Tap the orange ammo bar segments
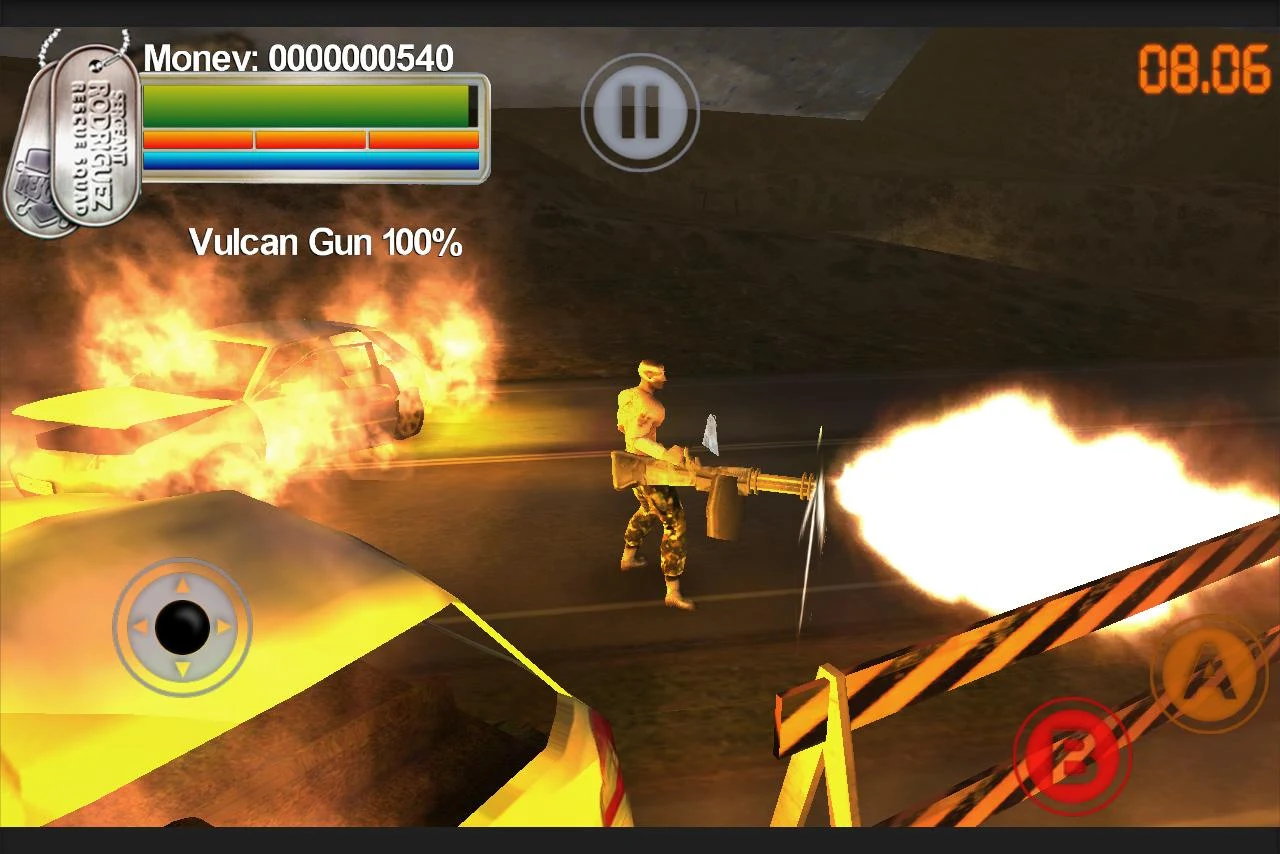The height and width of the screenshot is (854, 1280). click(x=310, y=138)
